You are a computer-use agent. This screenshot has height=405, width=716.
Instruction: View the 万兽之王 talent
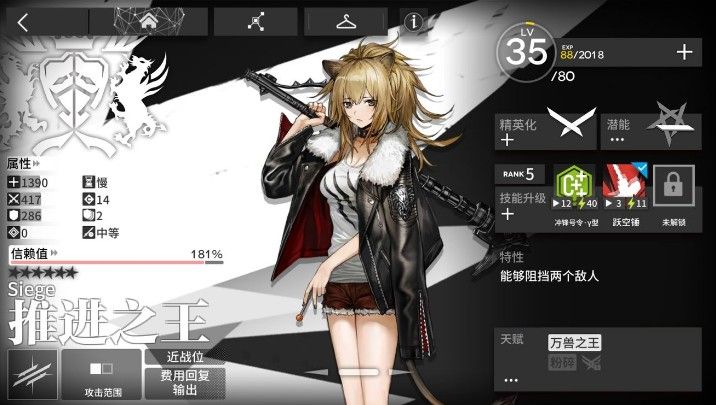574,343
